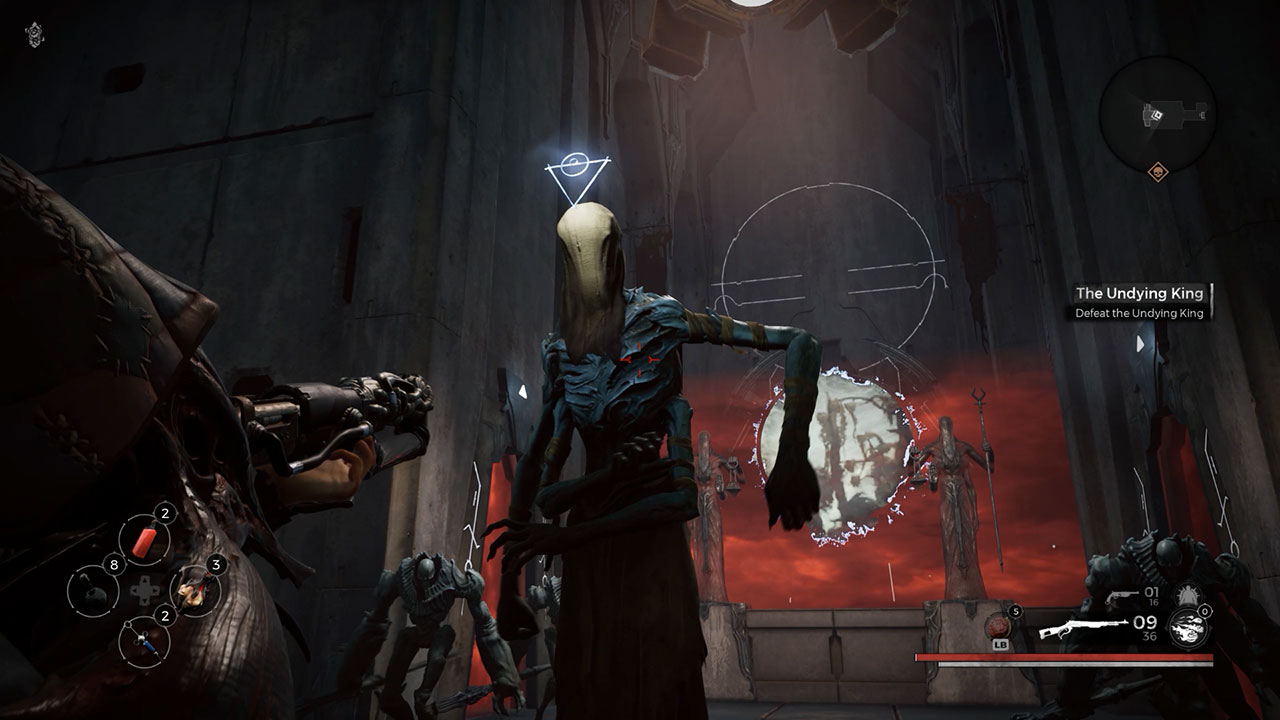Select the red stick consumable slot
This screenshot has height=720, width=1280.
143,540
